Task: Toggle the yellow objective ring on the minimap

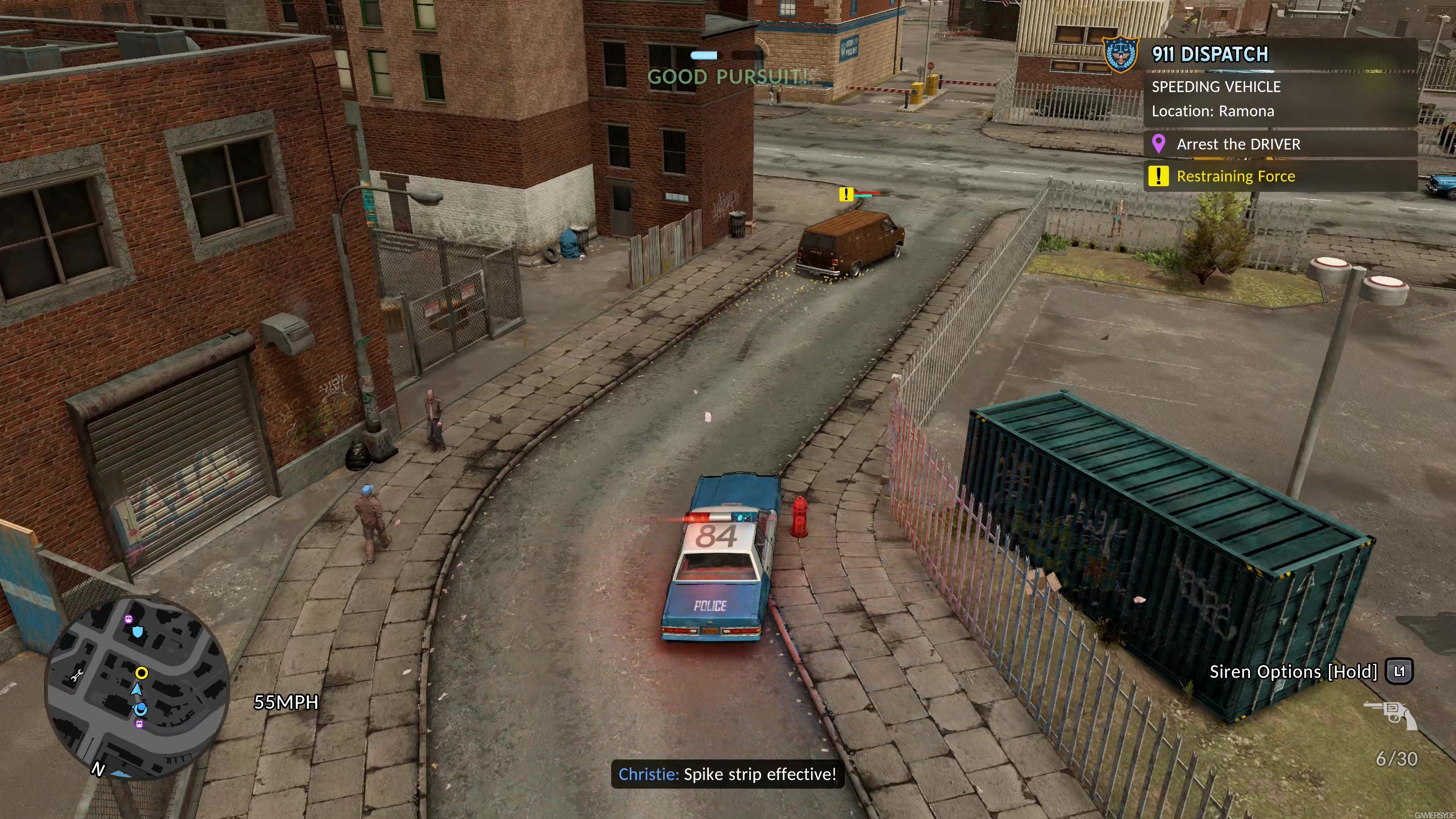Action: click(x=141, y=673)
